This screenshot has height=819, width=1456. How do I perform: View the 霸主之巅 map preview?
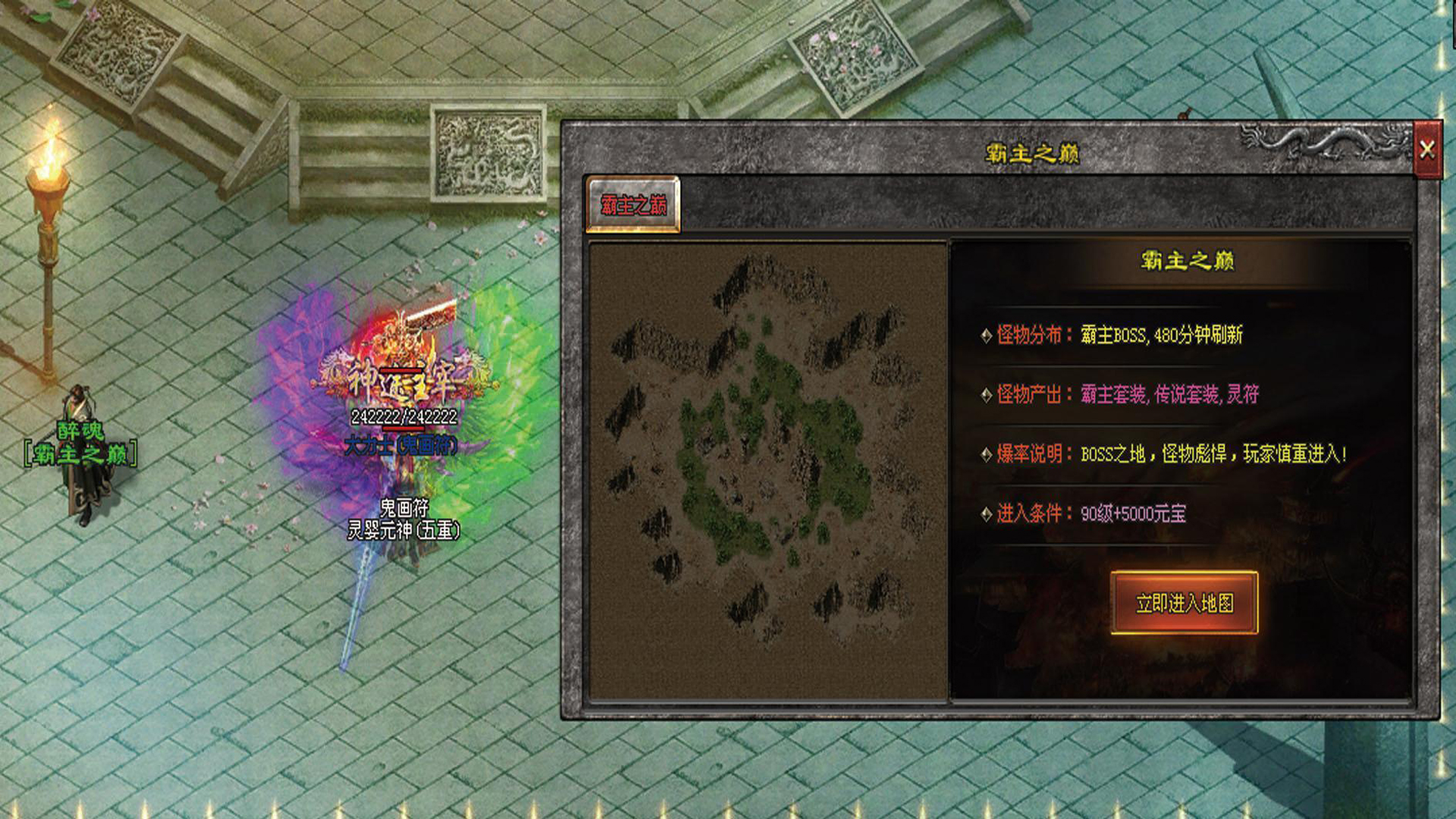coord(767,470)
